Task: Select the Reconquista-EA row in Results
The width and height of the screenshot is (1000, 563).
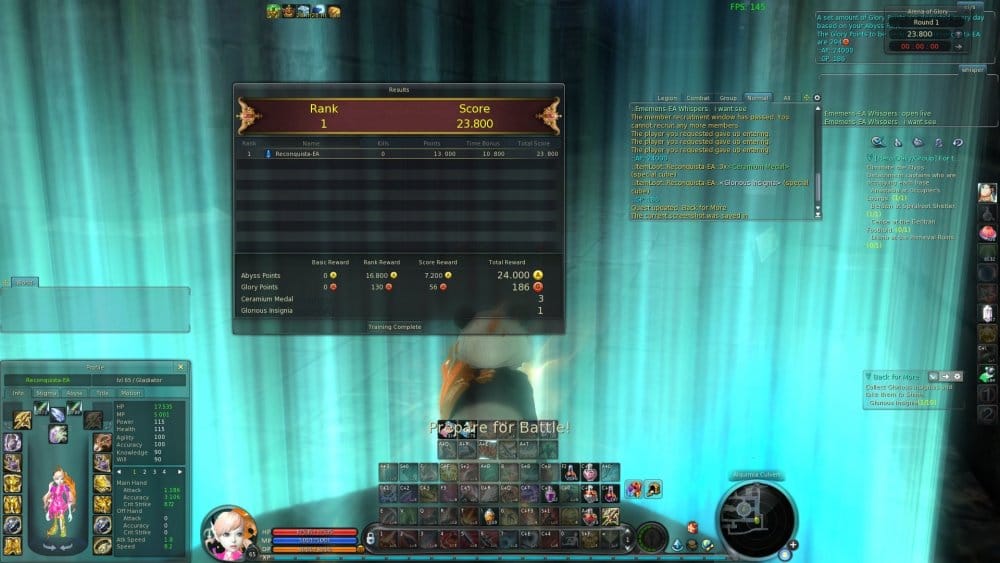Action: (398, 154)
